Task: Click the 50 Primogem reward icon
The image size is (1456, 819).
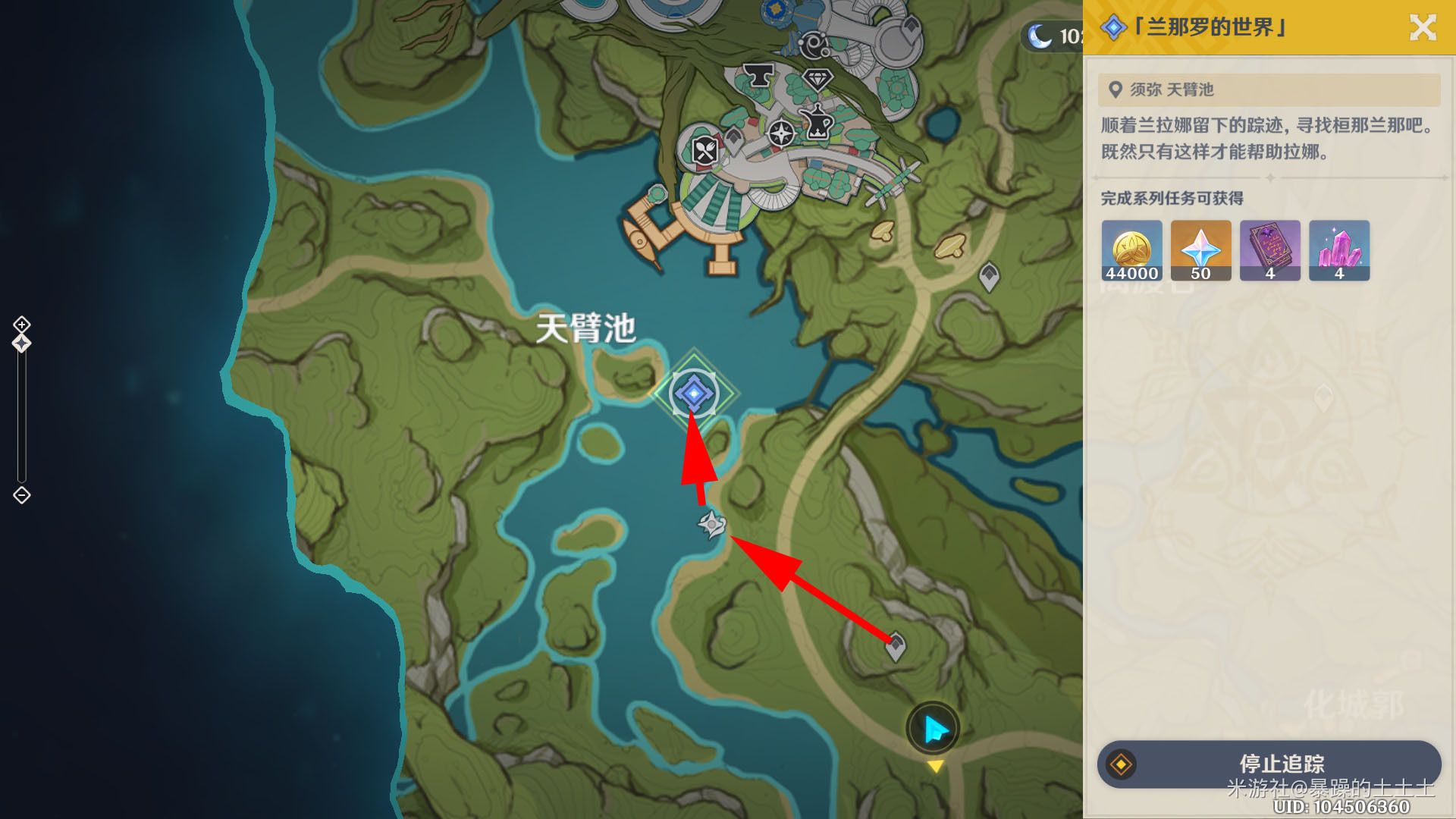Action: [x=1200, y=250]
